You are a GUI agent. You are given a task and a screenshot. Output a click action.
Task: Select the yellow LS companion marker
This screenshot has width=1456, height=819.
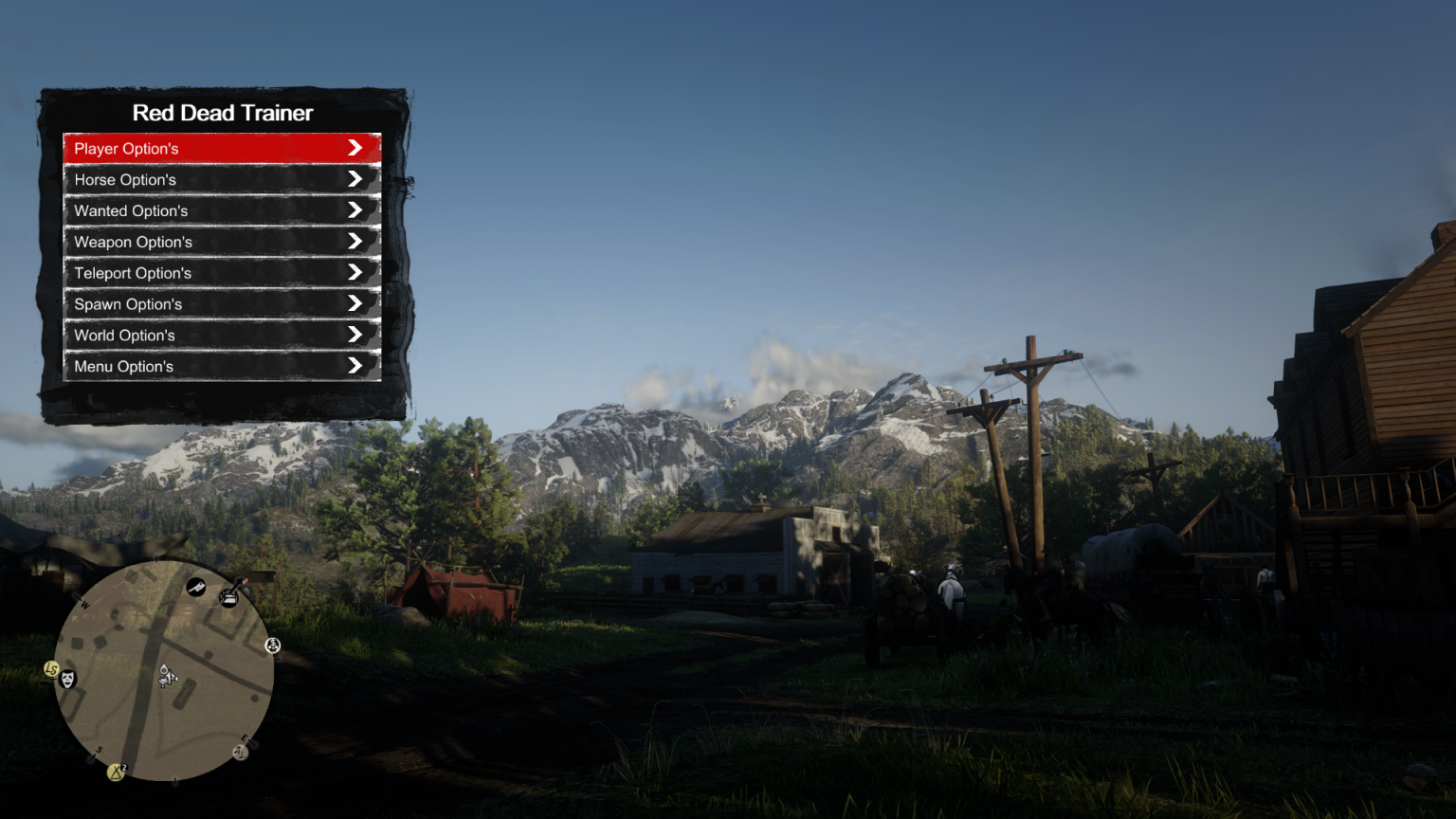pyautogui.click(x=51, y=669)
